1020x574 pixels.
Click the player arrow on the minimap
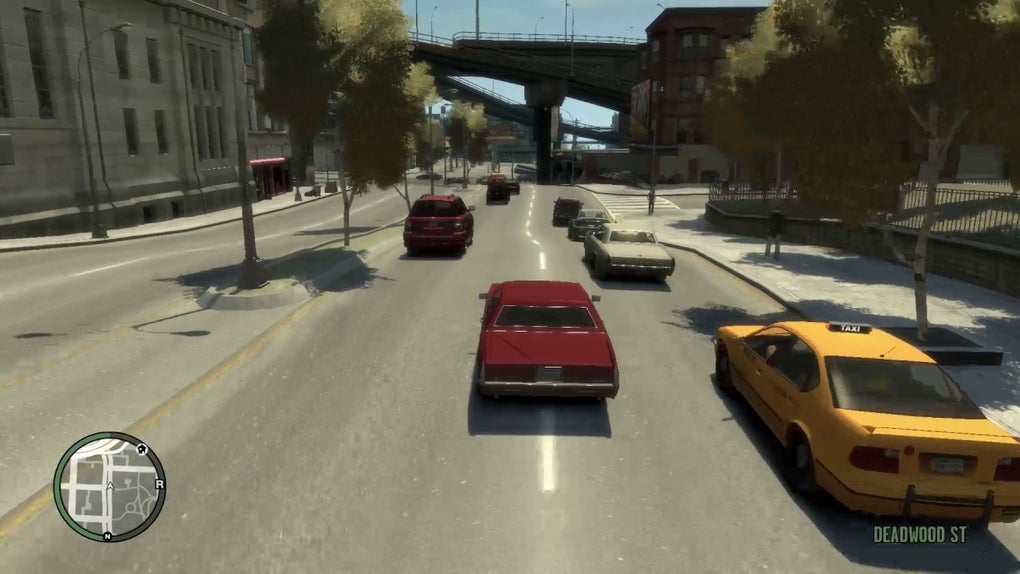108,488
